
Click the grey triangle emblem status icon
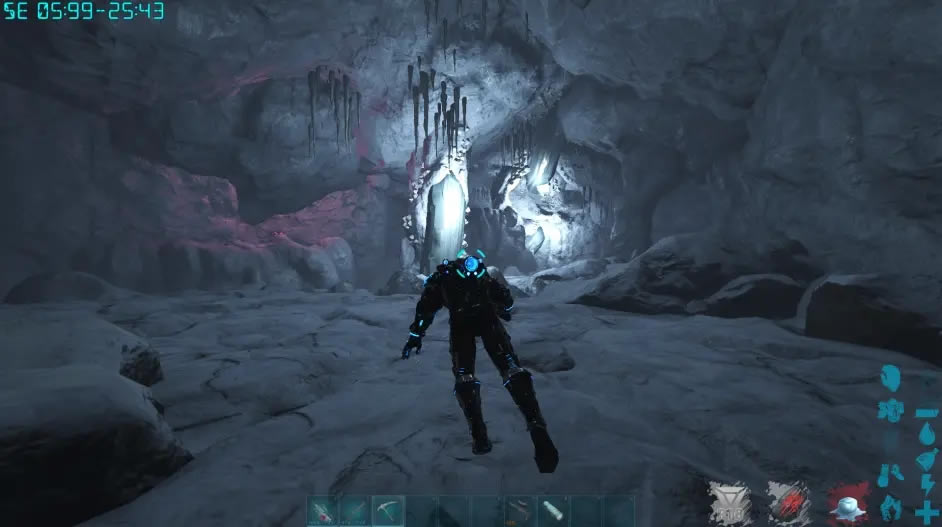(729, 500)
